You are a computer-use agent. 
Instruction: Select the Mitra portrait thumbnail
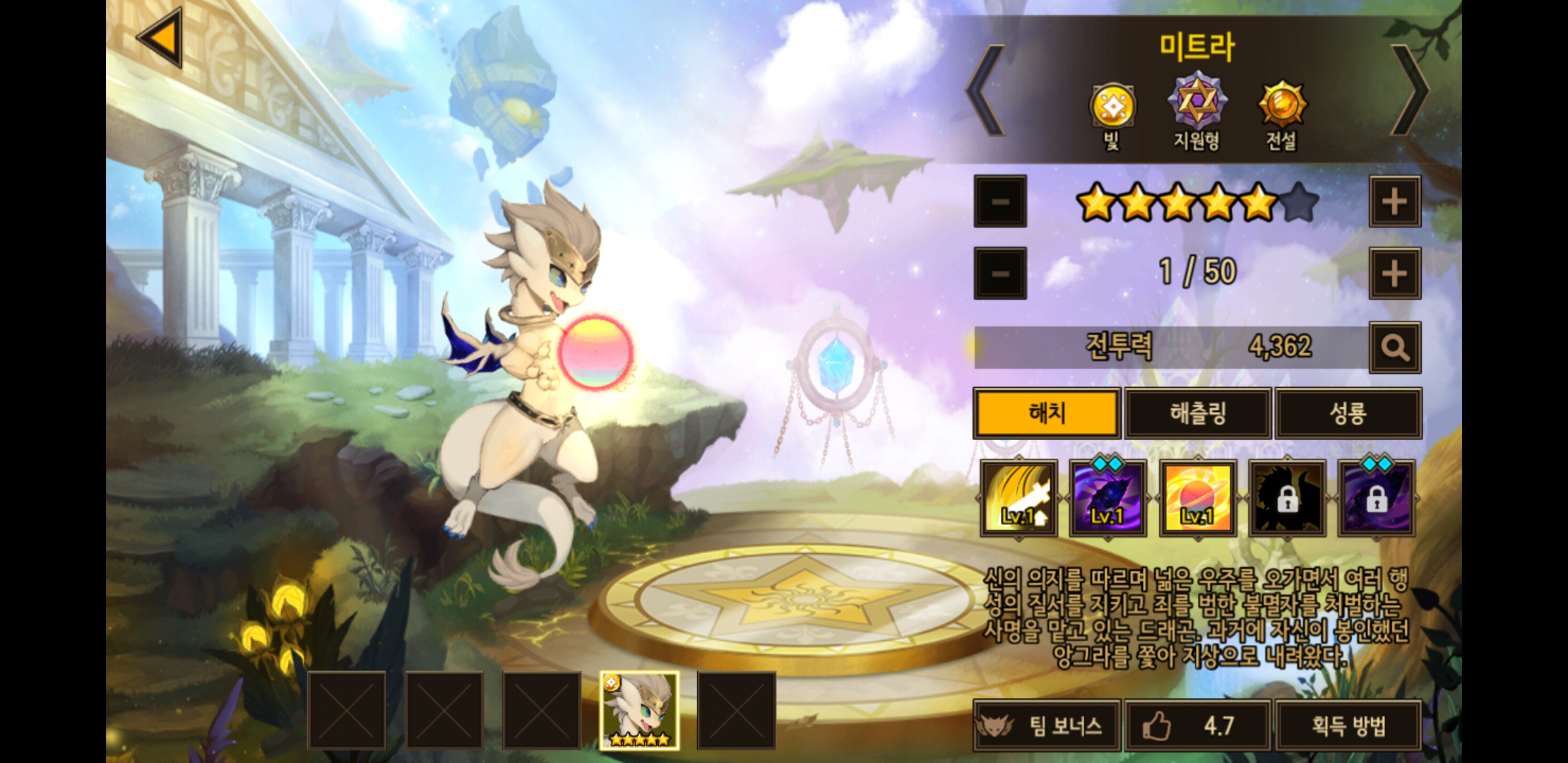point(639,710)
